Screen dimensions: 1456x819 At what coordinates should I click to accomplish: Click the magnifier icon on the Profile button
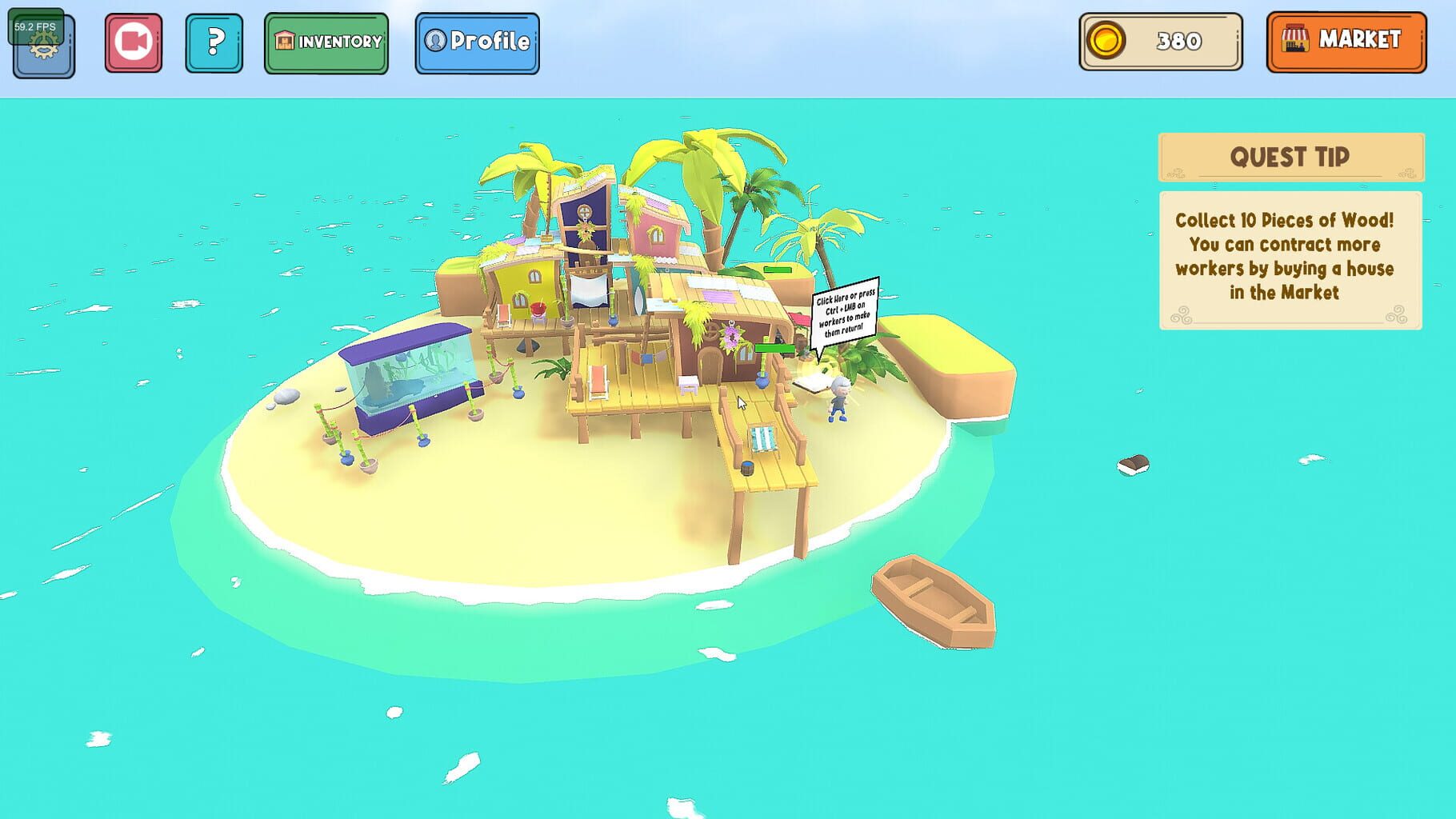(x=433, y=42)
